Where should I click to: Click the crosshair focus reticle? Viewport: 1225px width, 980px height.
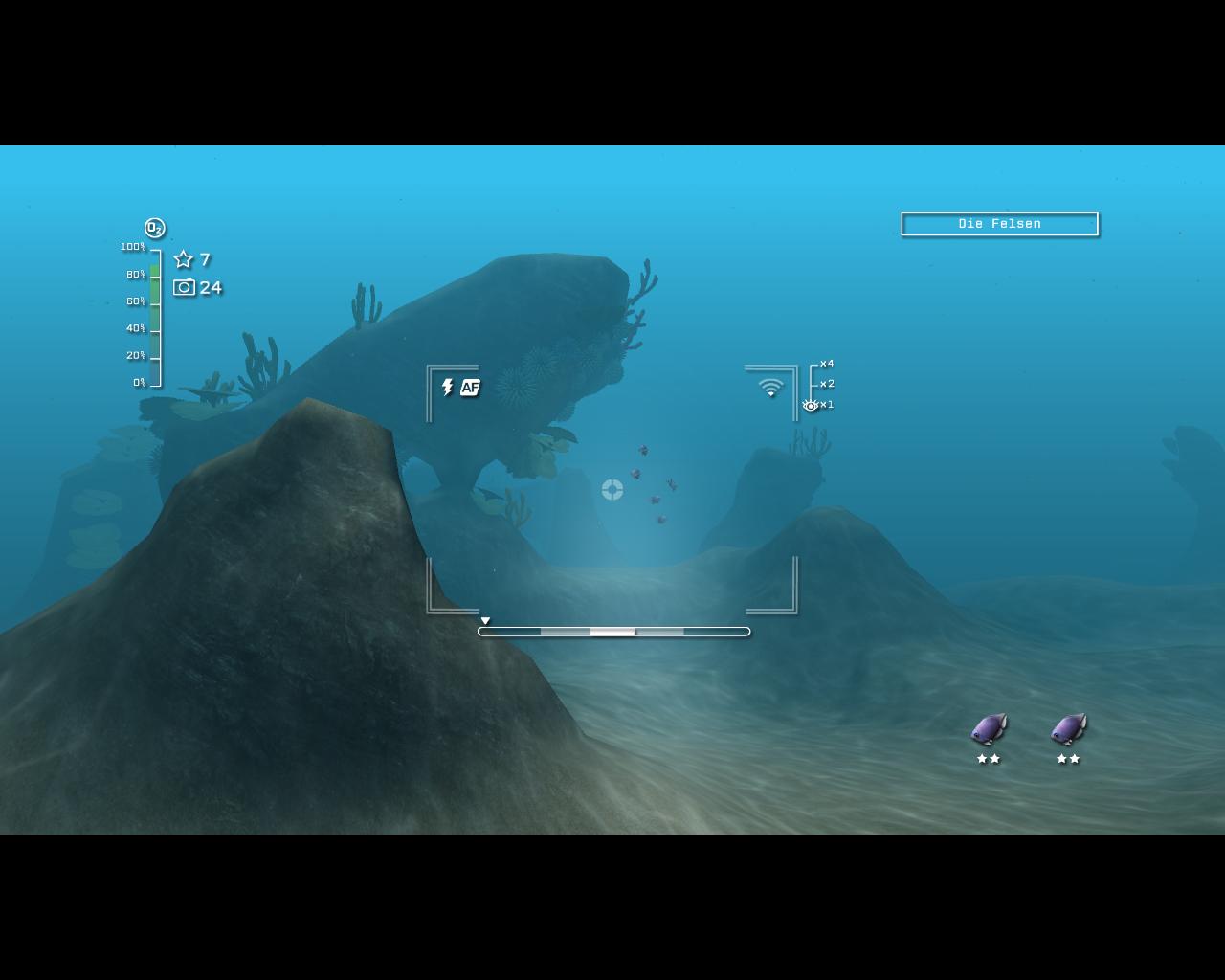coord(612,490)
